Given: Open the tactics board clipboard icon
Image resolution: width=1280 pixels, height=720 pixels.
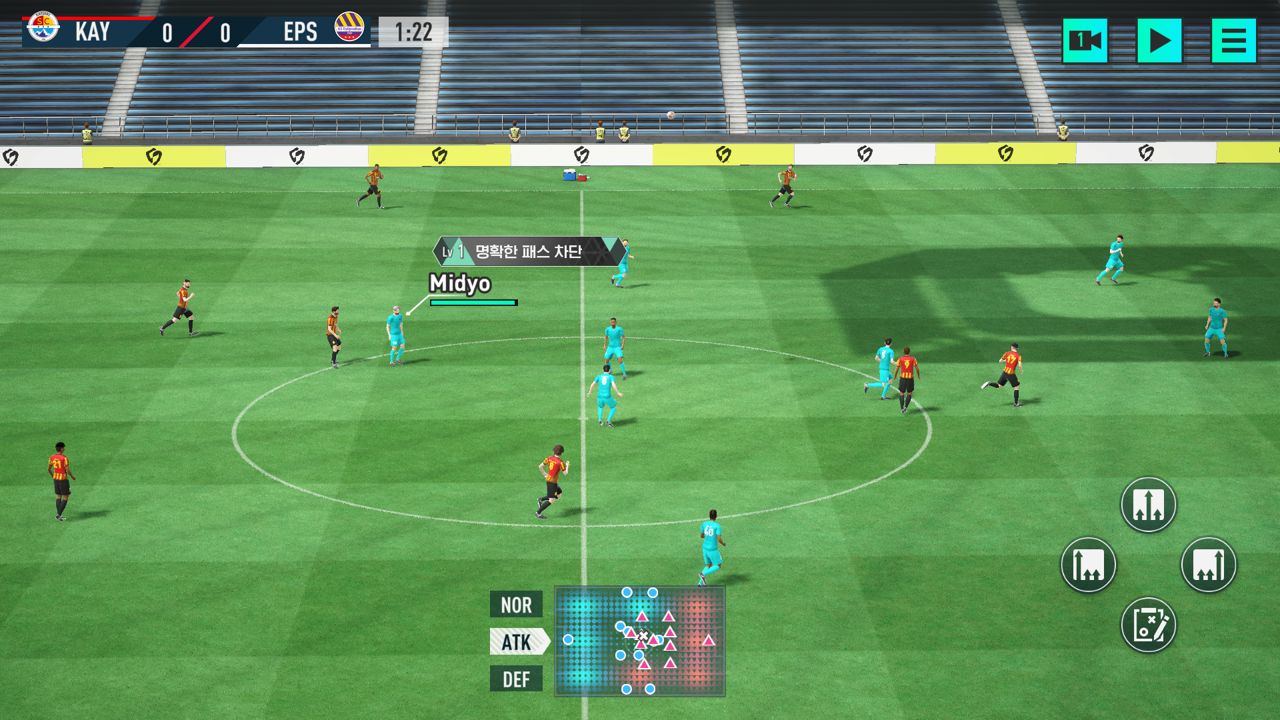Looking at the screenshot, I should 1148,625.
